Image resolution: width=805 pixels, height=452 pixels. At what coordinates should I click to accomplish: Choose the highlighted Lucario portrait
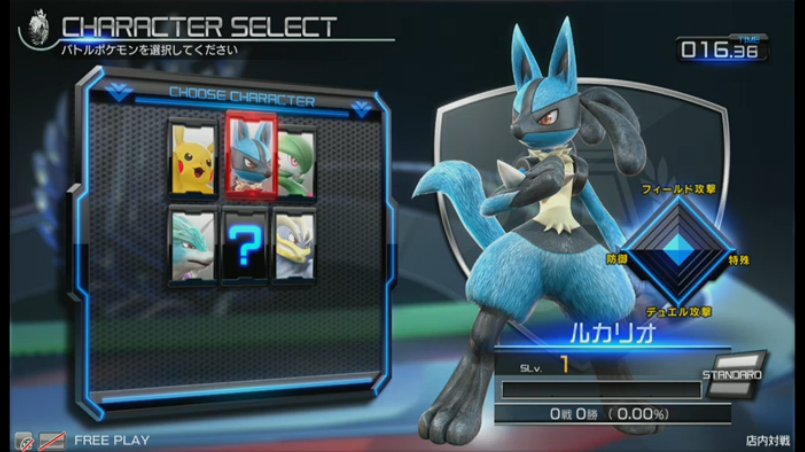[x=247, y=153]
